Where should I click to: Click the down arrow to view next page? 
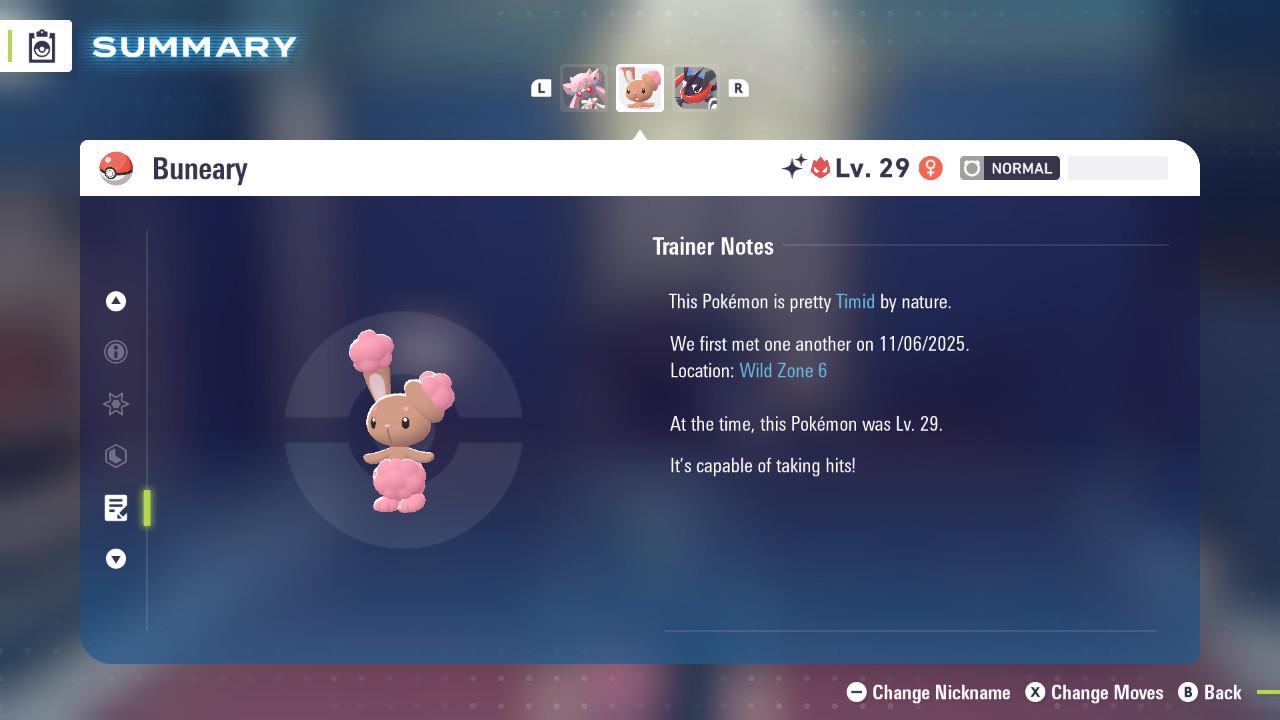(115, 559)
